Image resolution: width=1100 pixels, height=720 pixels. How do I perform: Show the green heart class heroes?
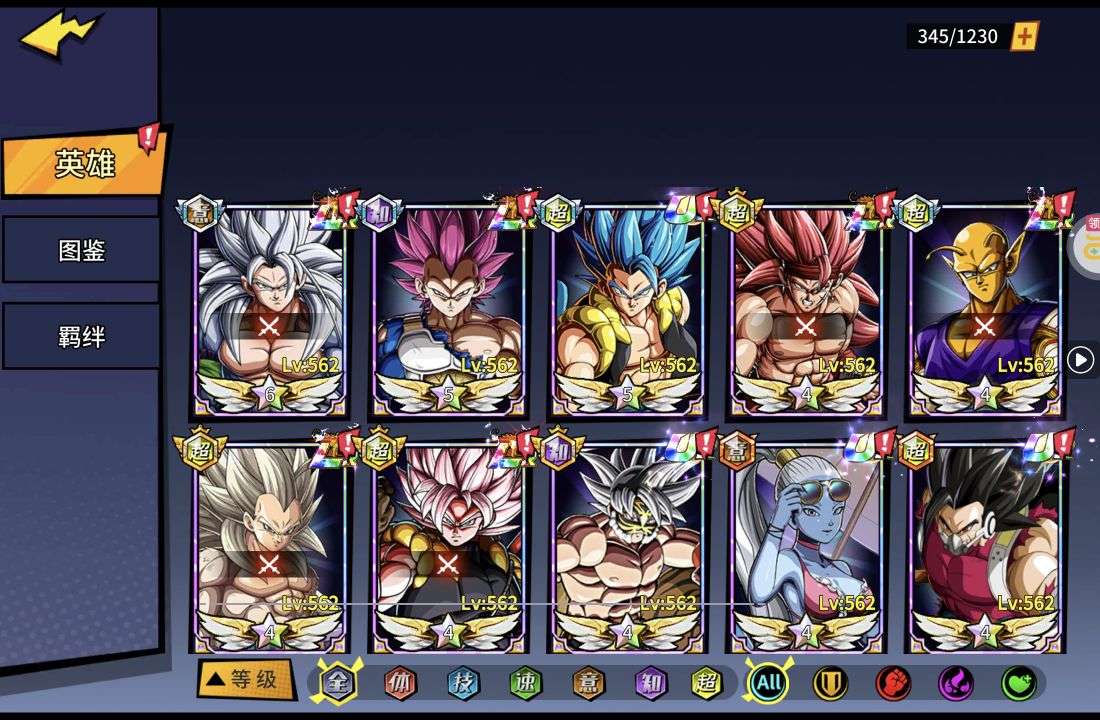pos(1018,683)
